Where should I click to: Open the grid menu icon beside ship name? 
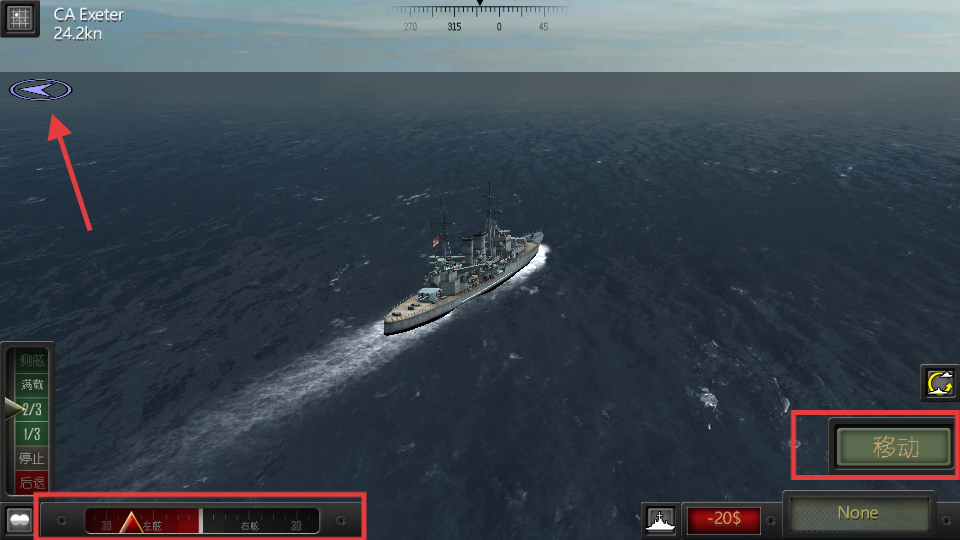20,18
